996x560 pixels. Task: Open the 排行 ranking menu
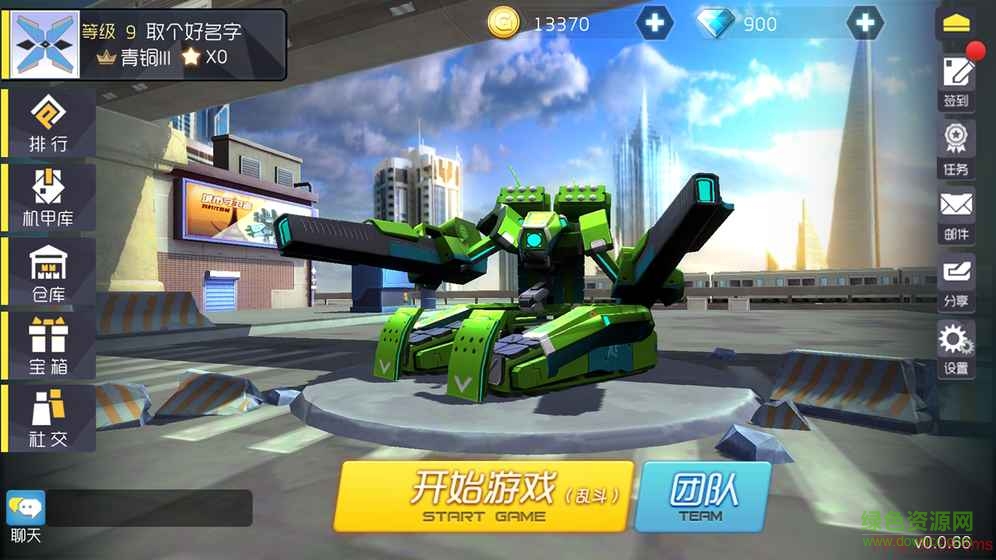[49, 124]
